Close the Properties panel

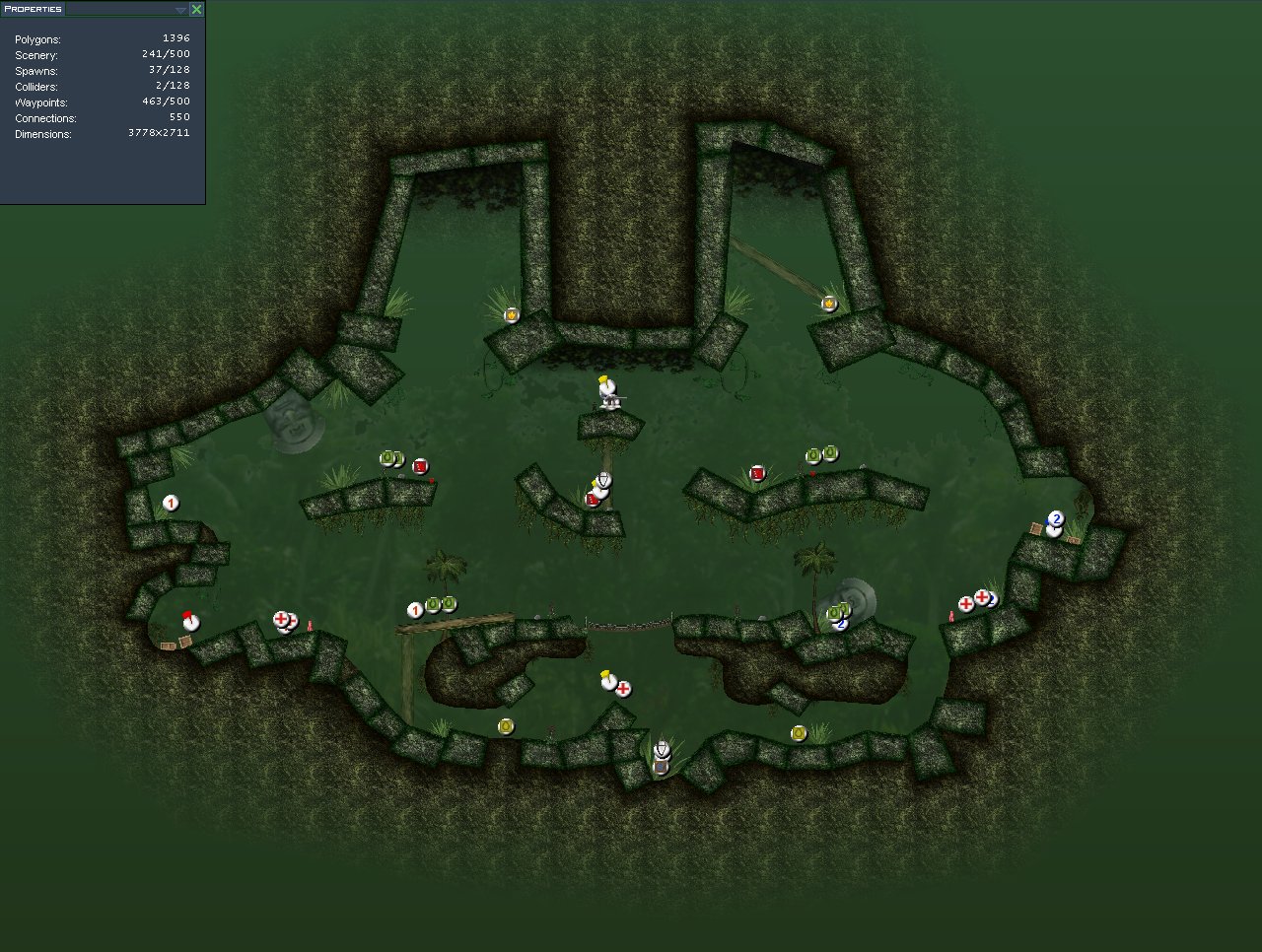(x=196, y=9)
